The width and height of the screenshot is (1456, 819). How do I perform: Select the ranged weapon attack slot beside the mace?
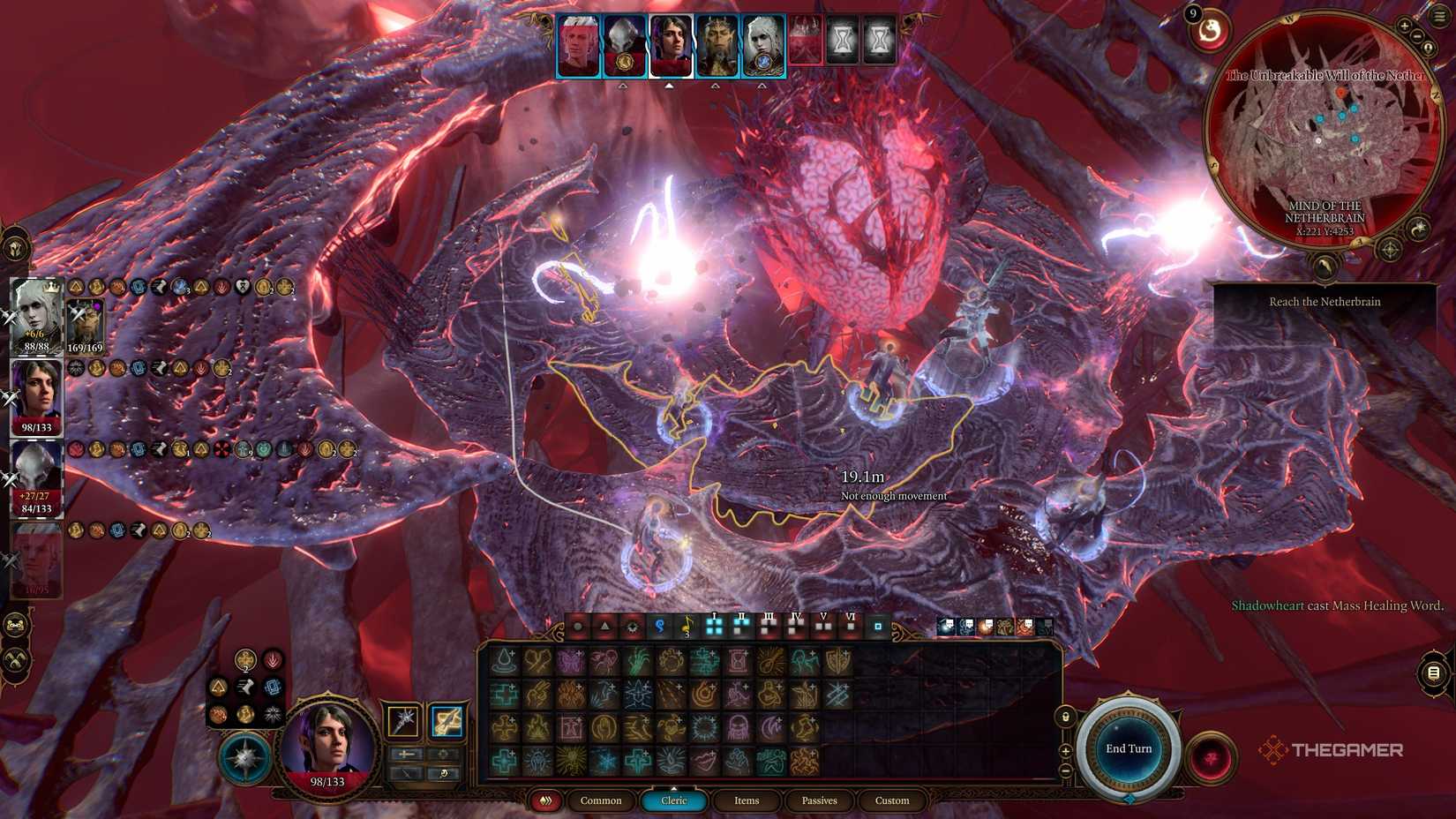point(447,720)
